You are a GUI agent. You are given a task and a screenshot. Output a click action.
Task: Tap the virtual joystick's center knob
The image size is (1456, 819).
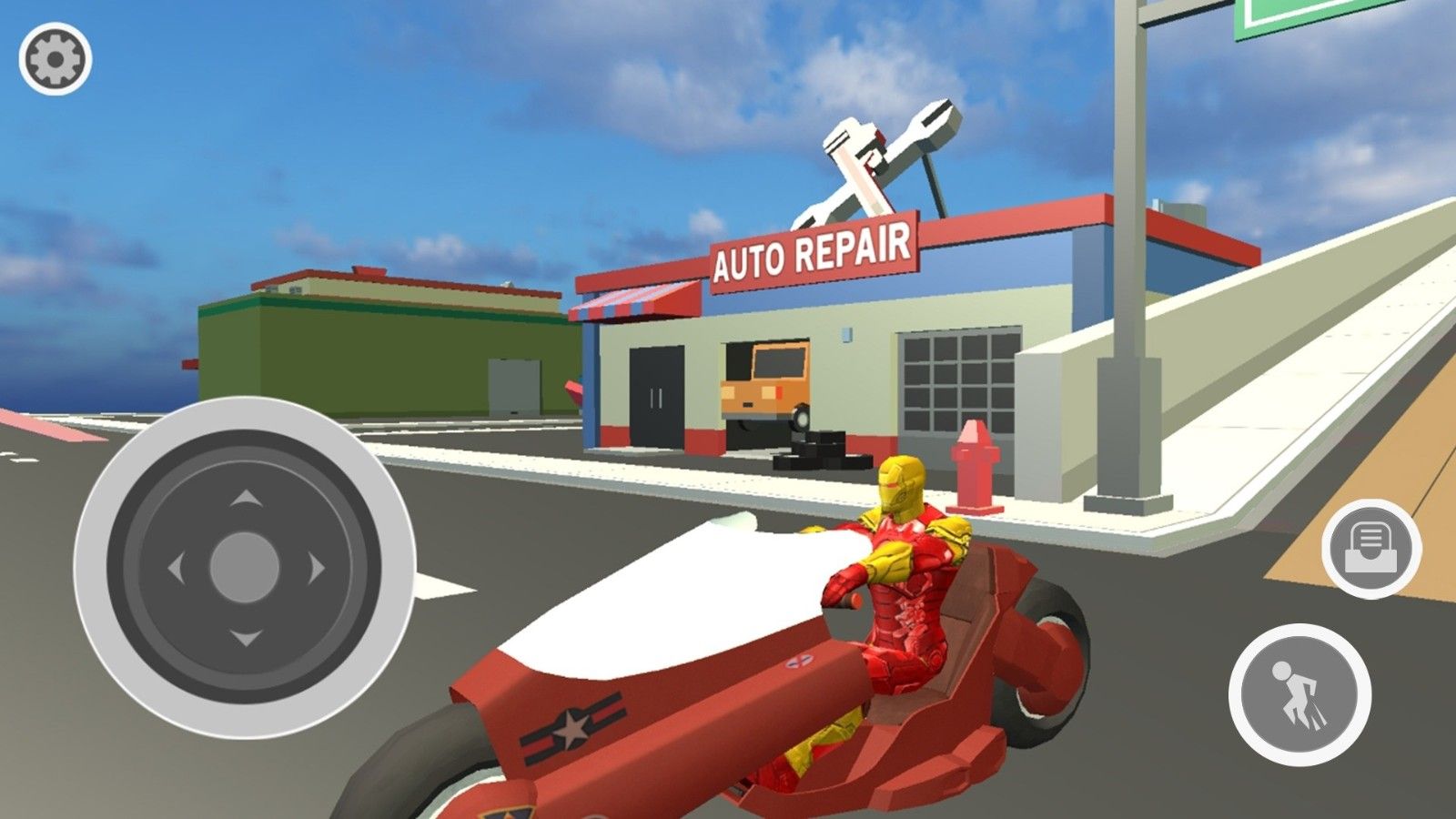tap(244, 568)
